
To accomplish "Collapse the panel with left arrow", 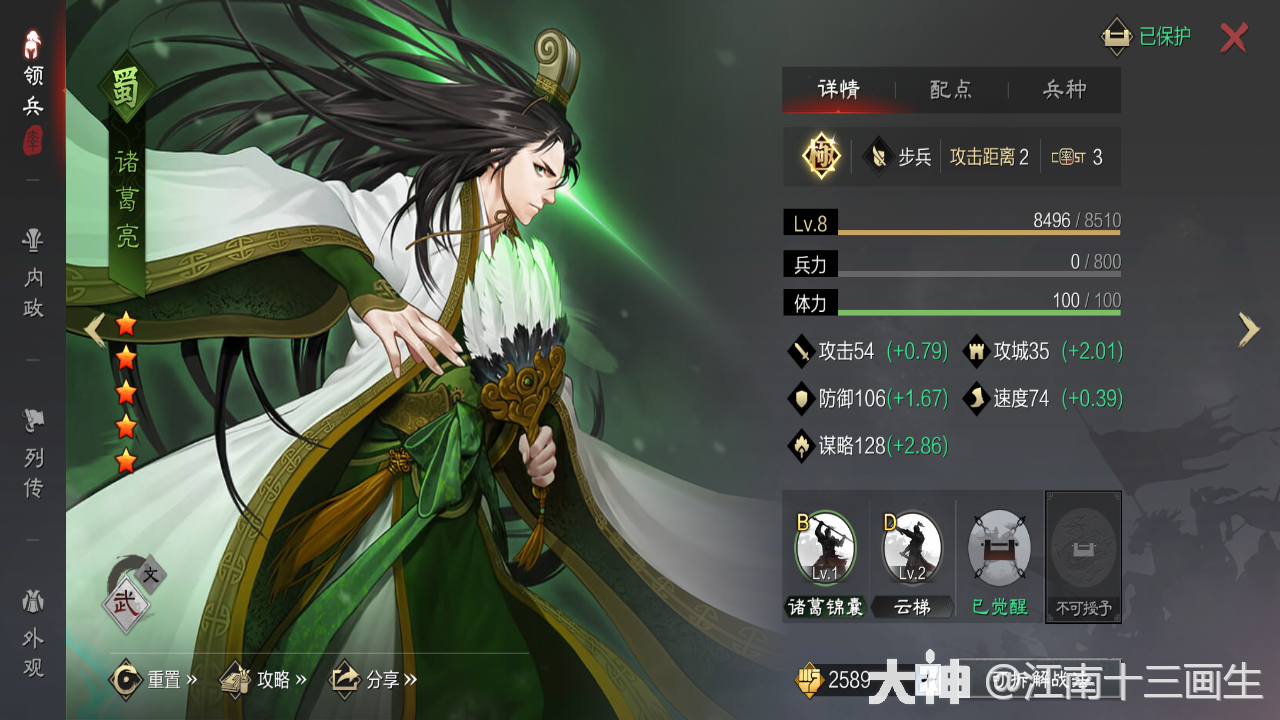I will (x=95, y=330).
